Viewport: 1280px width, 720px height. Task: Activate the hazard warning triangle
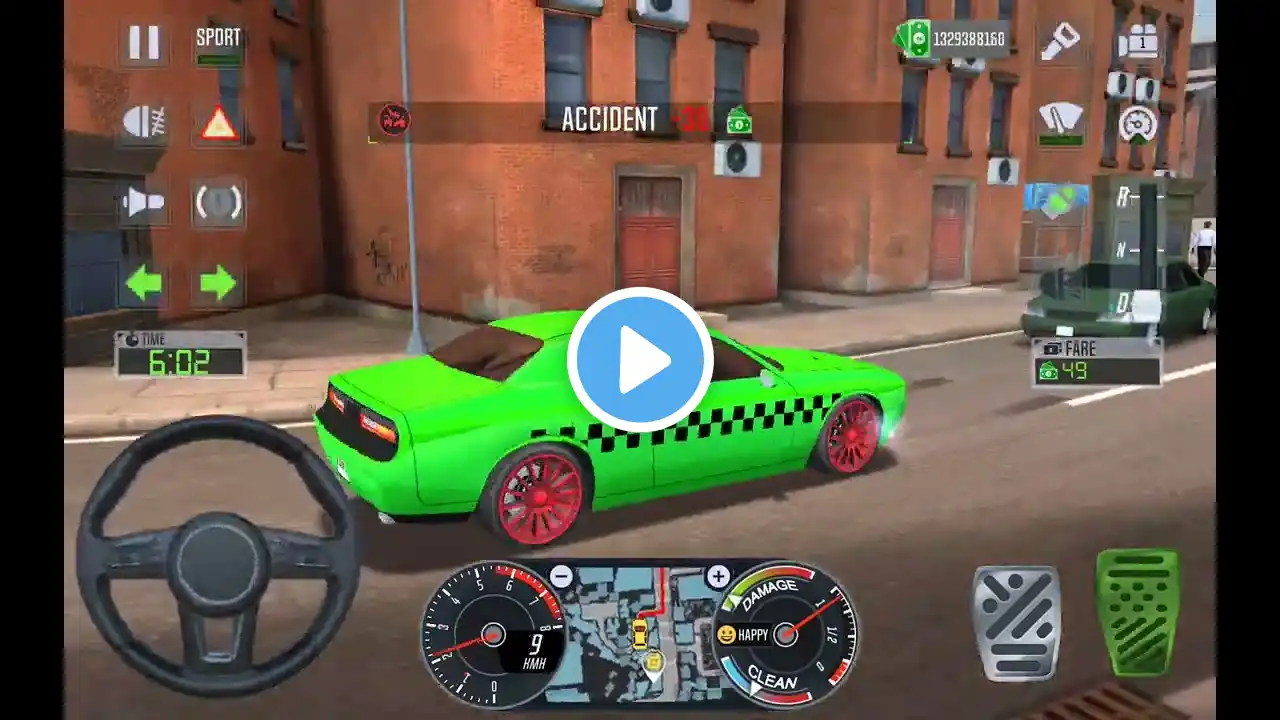(x=218, y=123)
